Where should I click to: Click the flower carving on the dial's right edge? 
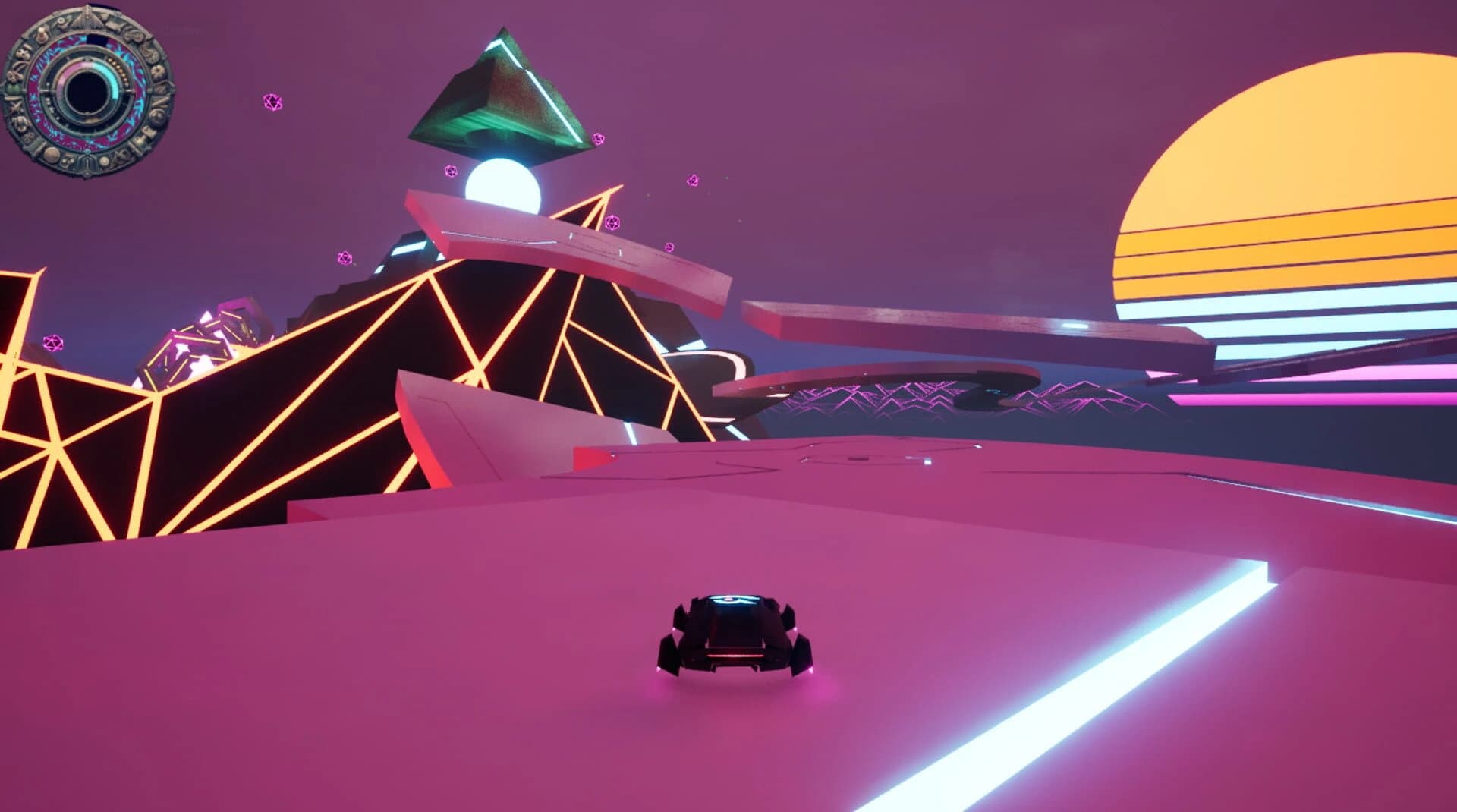point(157,71)
